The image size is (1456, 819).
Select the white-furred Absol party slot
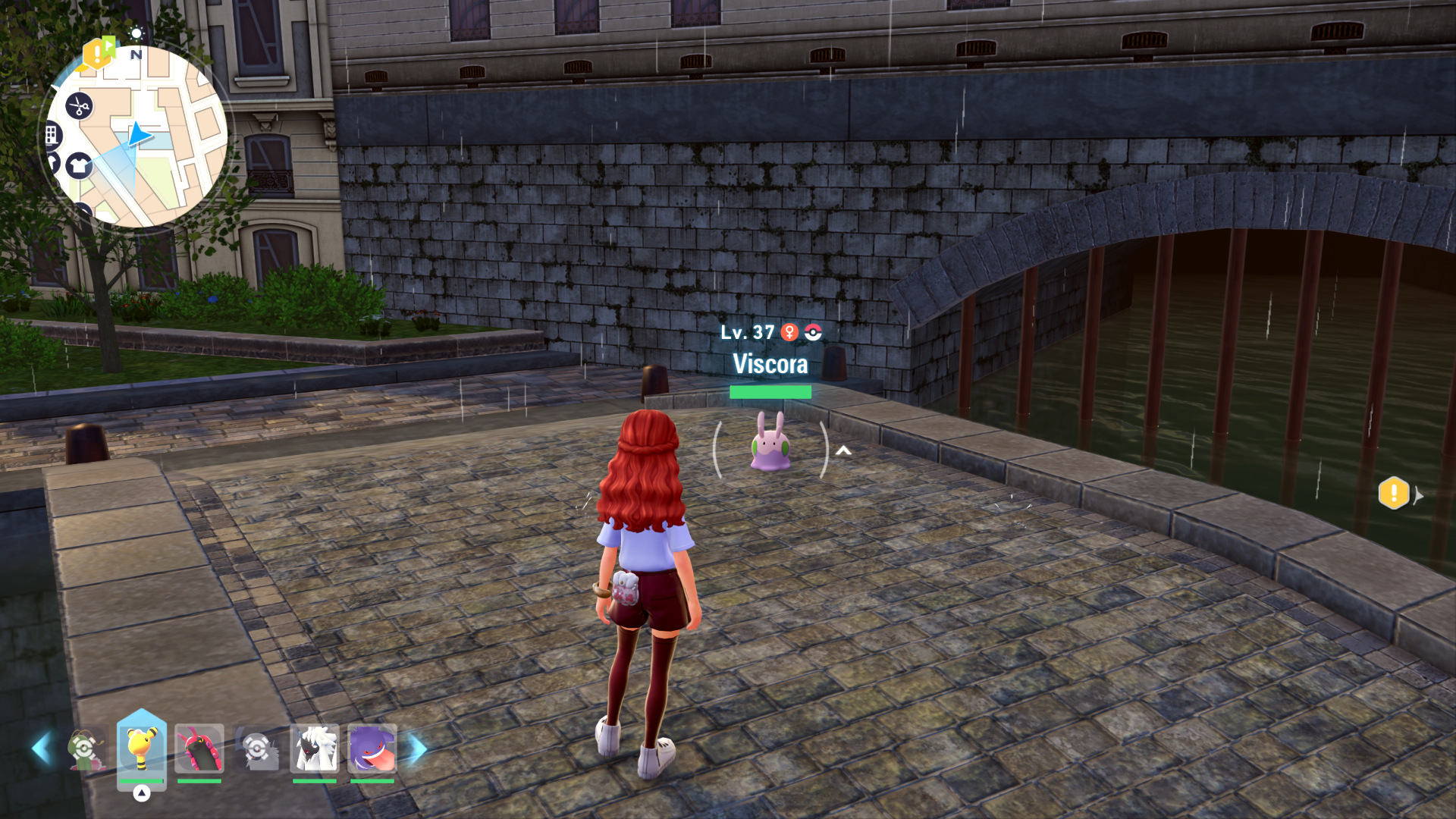coord(314,748)
